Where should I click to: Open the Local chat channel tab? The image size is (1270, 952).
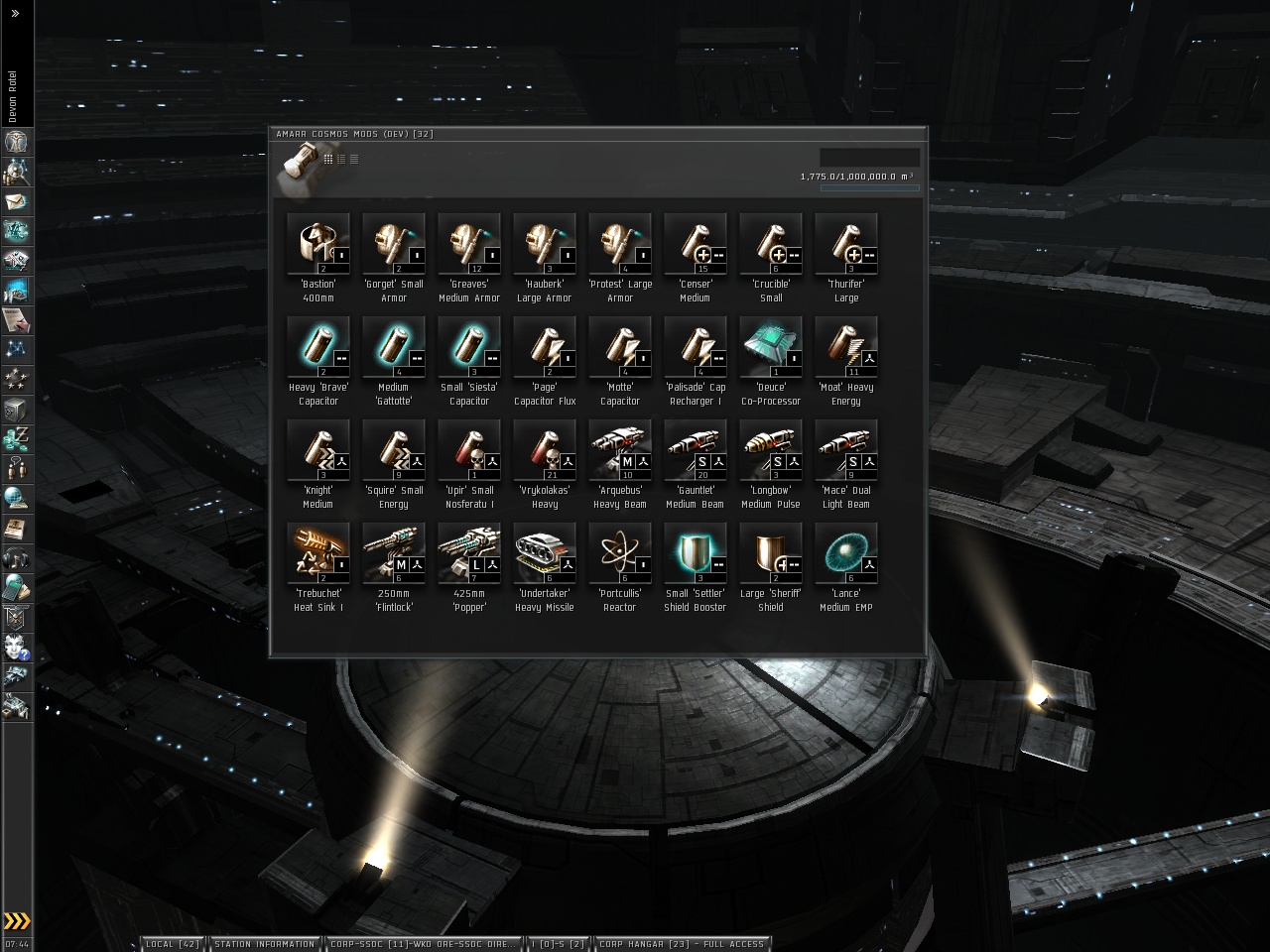pos(173,944)
